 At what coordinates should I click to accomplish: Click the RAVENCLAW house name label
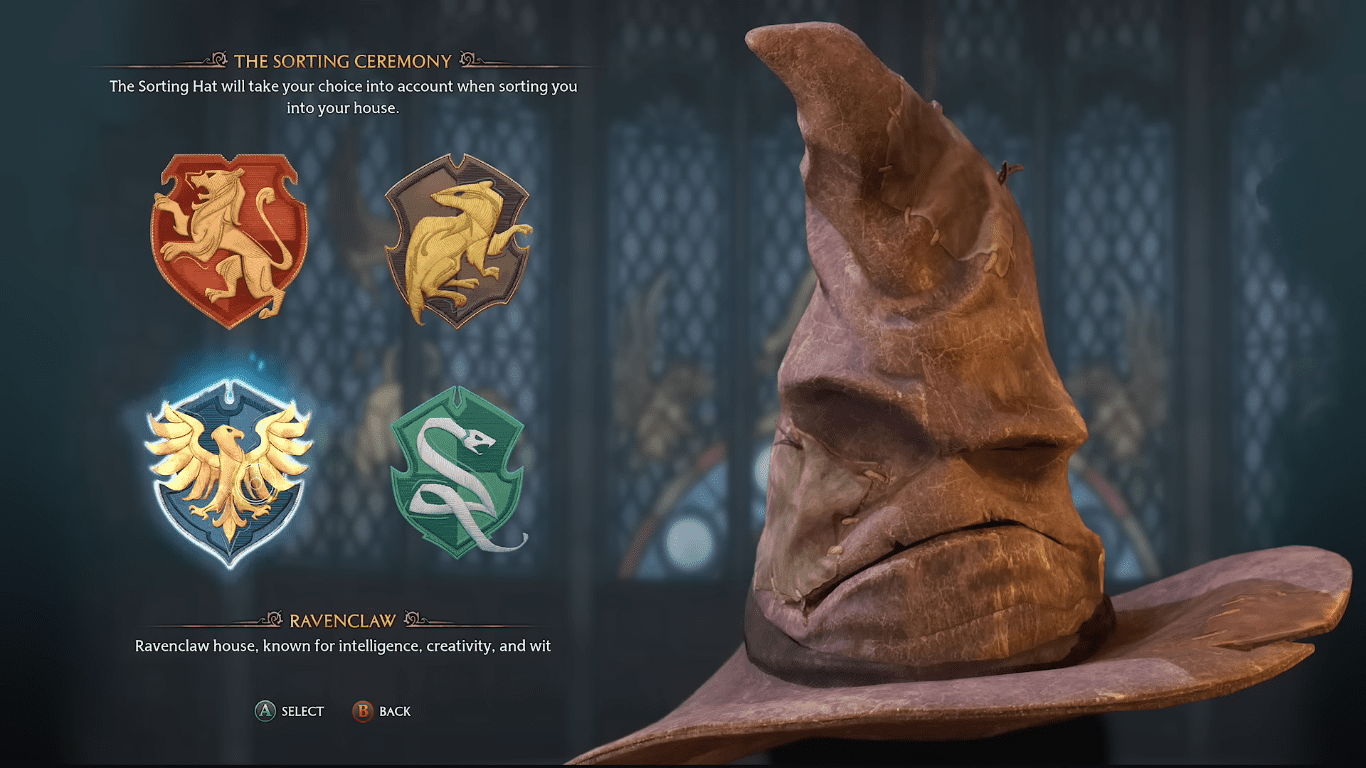point(342,619)
